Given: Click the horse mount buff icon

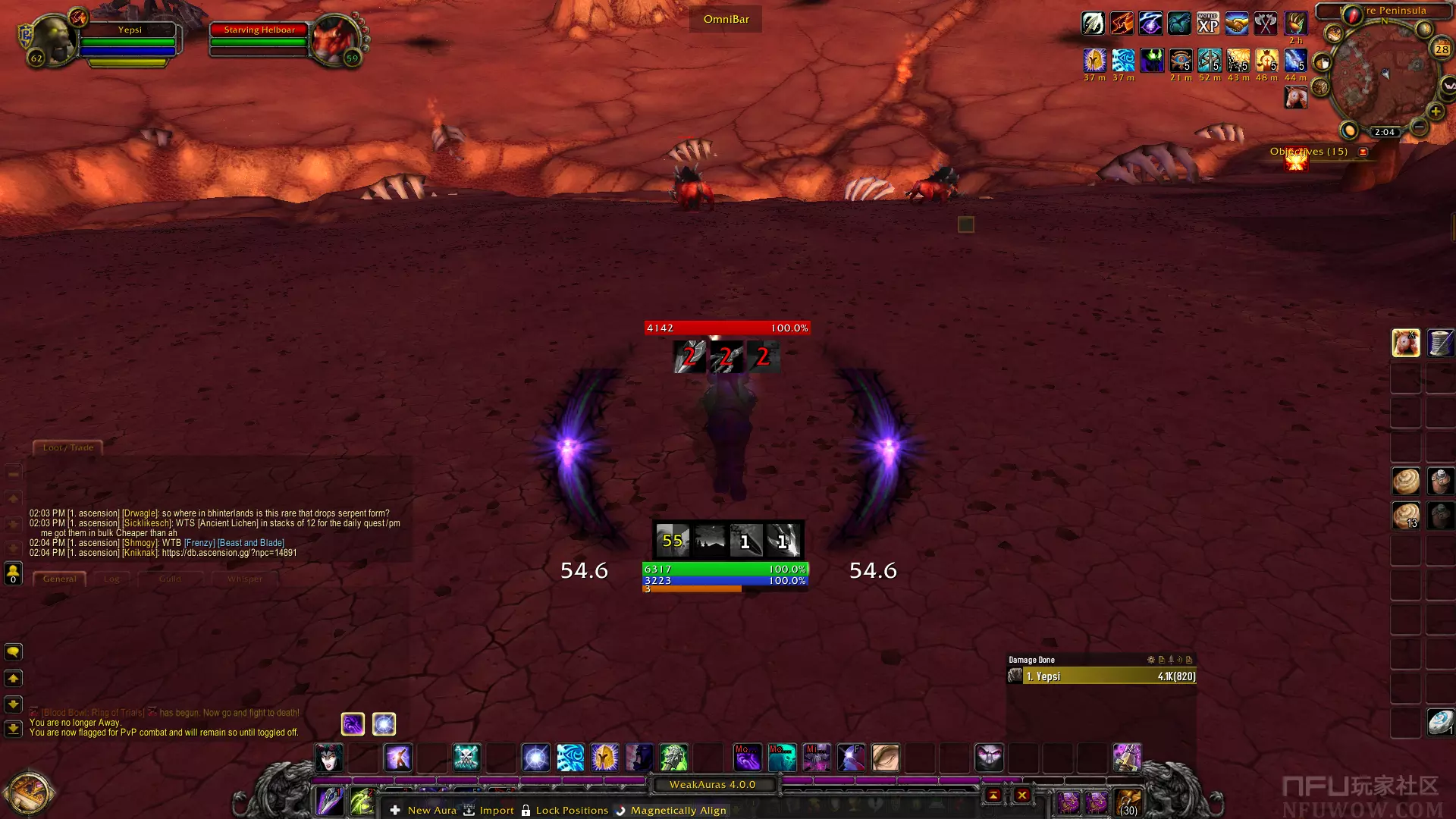Looking at the screenshot, I should pos(1295,97).
